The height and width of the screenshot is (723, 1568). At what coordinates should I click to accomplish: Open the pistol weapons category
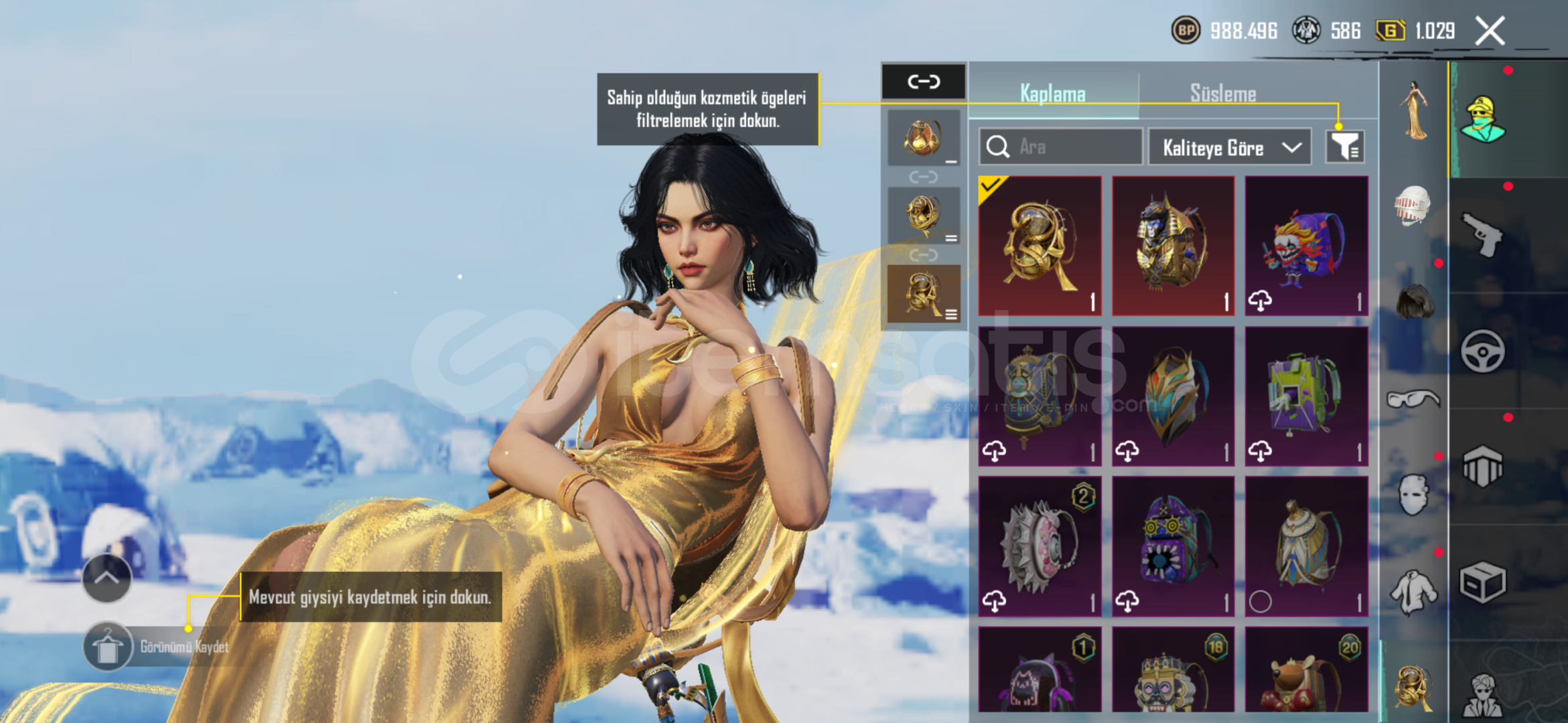1482,234
